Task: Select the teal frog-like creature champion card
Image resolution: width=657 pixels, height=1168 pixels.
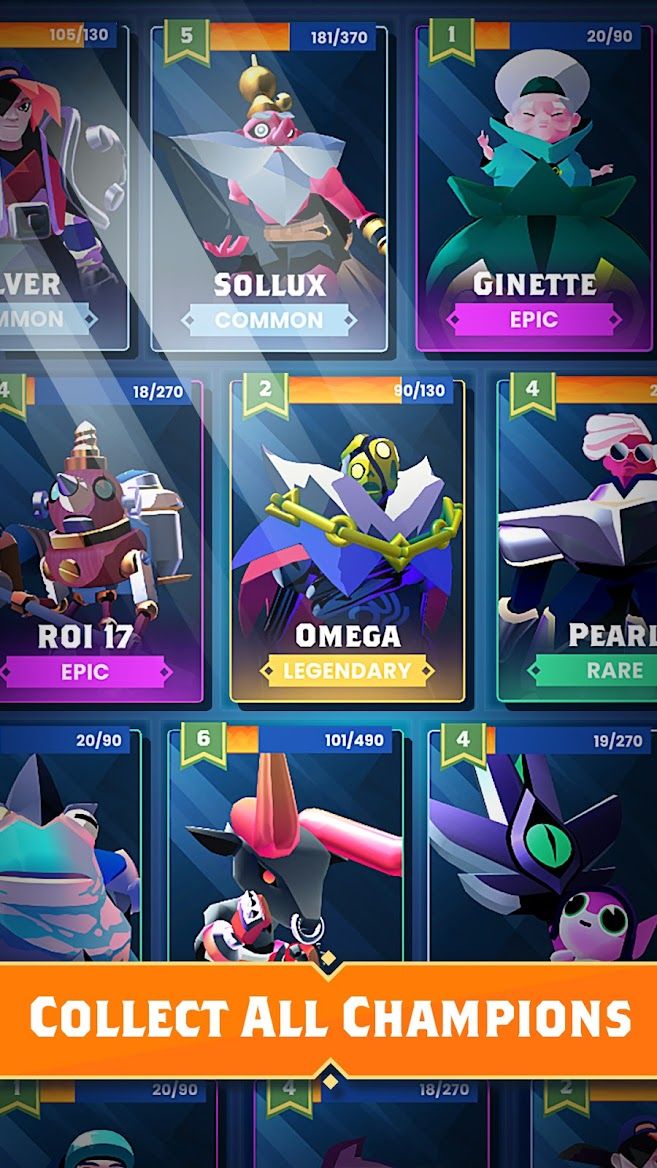Action: [x=65, y=850]
